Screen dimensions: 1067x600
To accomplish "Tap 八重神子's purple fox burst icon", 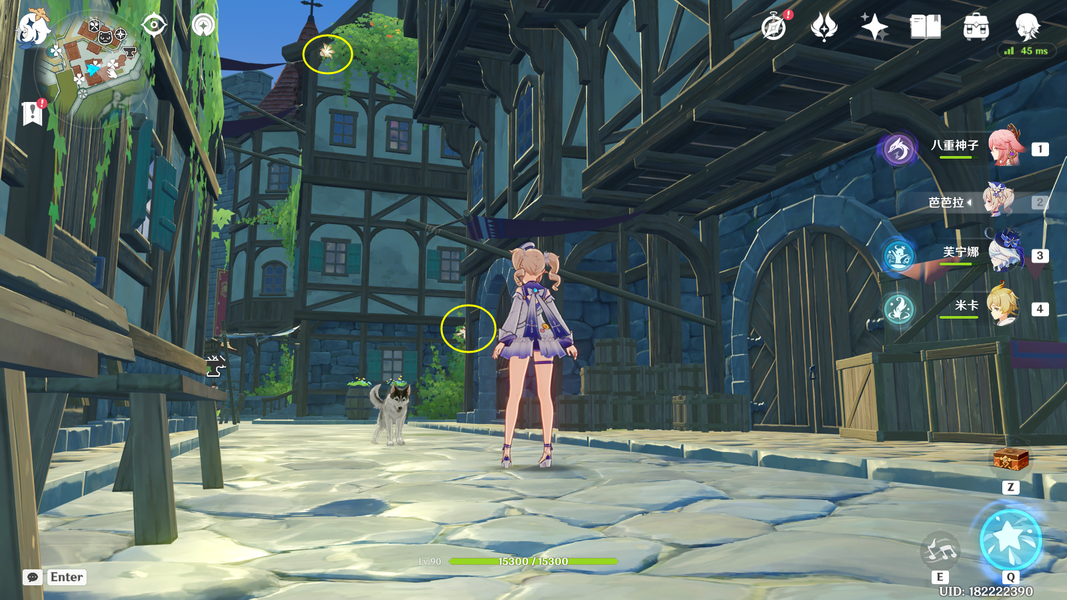I will coord(898,150).
